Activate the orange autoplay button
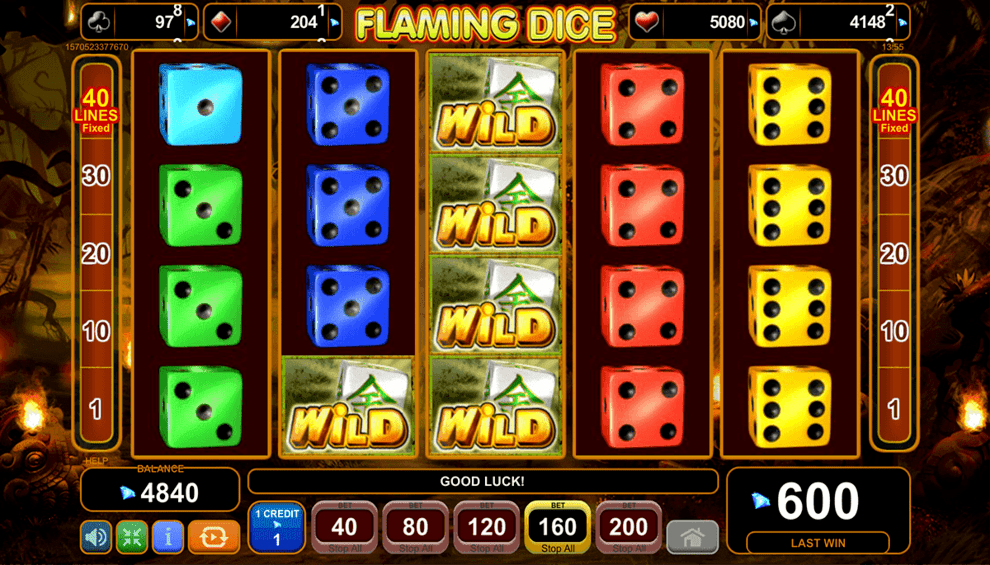This screenshot has height=565, width=990. (214, 537)
